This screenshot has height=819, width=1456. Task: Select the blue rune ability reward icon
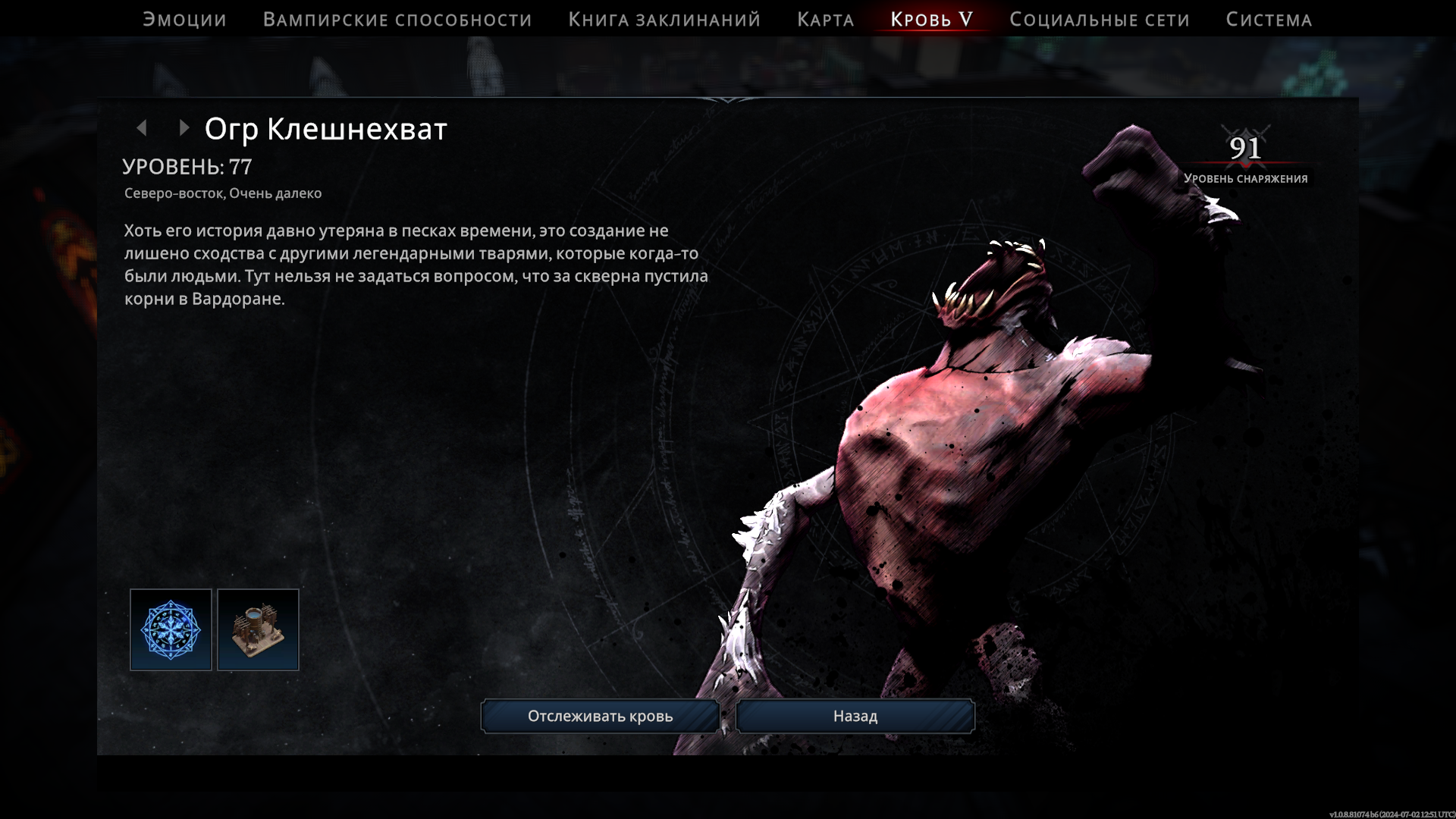[171, 629]
